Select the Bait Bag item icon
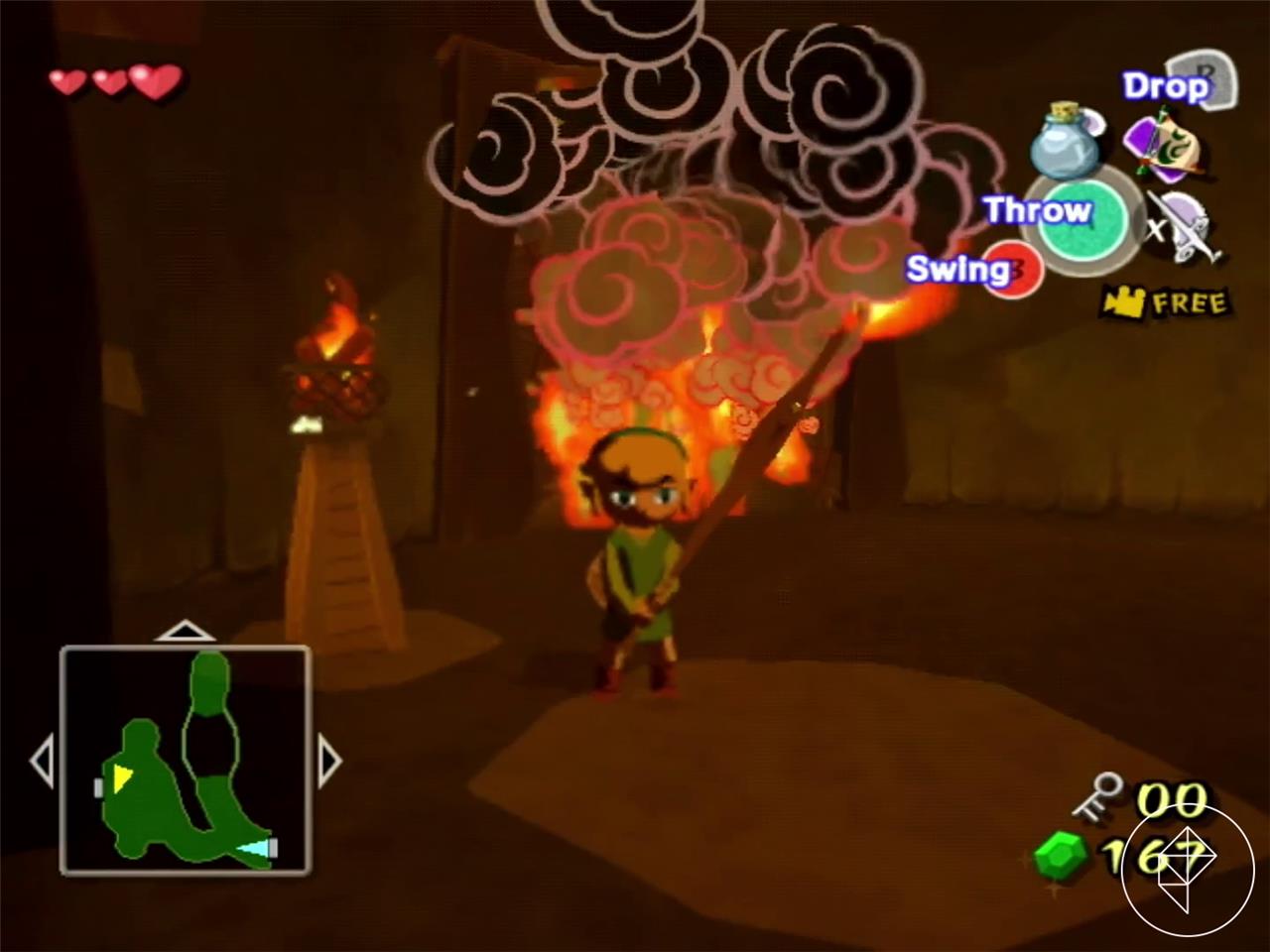Image resolution: width=1270 pixels, height=952 pixels. coord(1166,144)
